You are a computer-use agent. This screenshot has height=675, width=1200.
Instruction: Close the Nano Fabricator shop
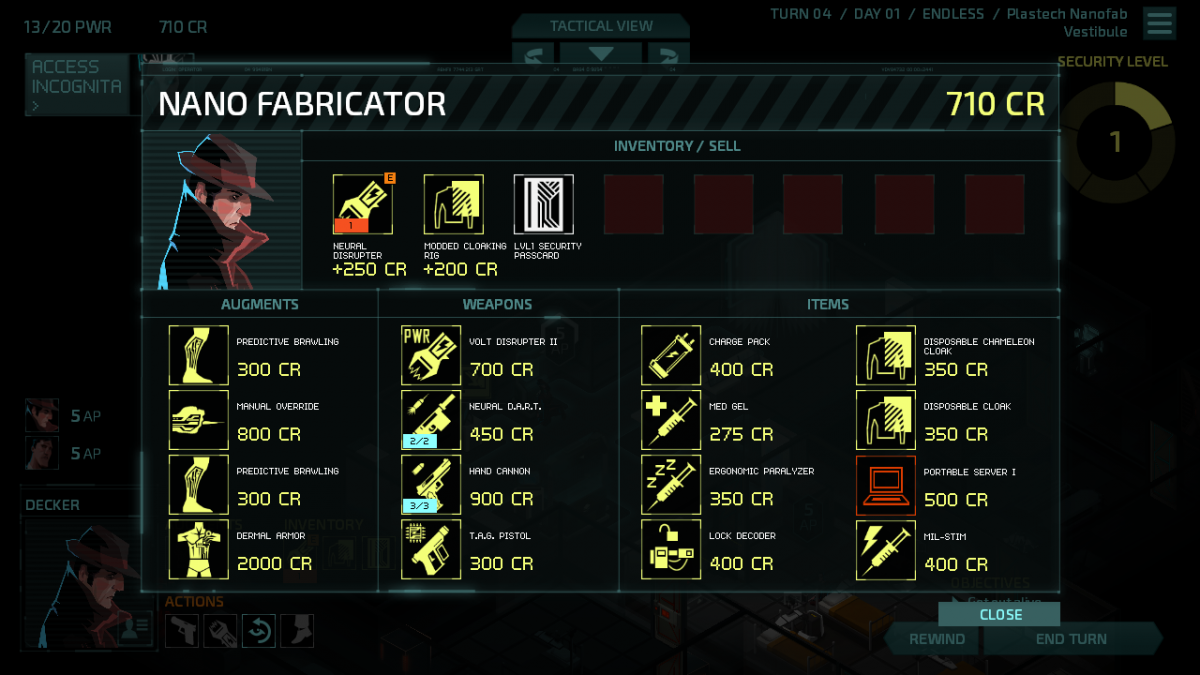(1000, 614)
